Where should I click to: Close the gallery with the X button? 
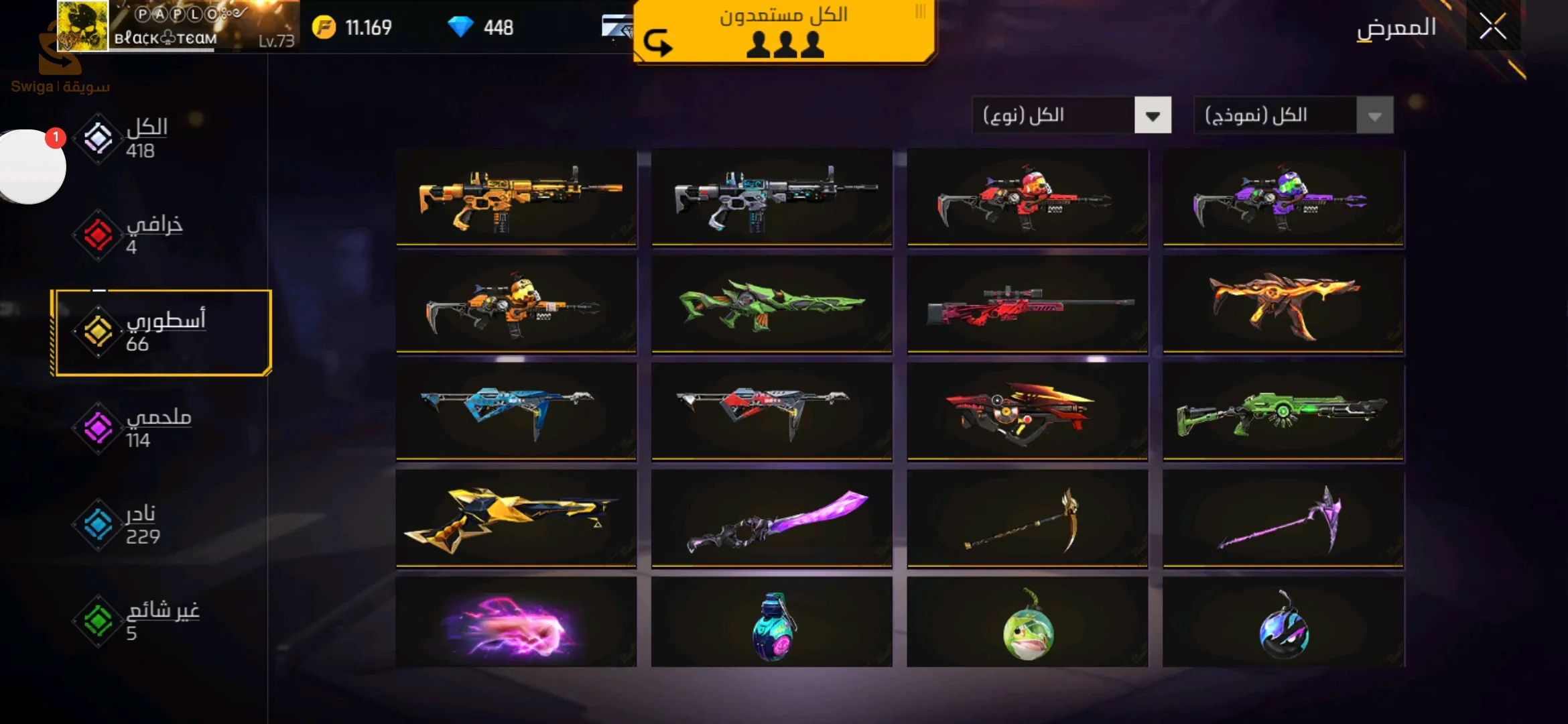tap(1492, 27)
